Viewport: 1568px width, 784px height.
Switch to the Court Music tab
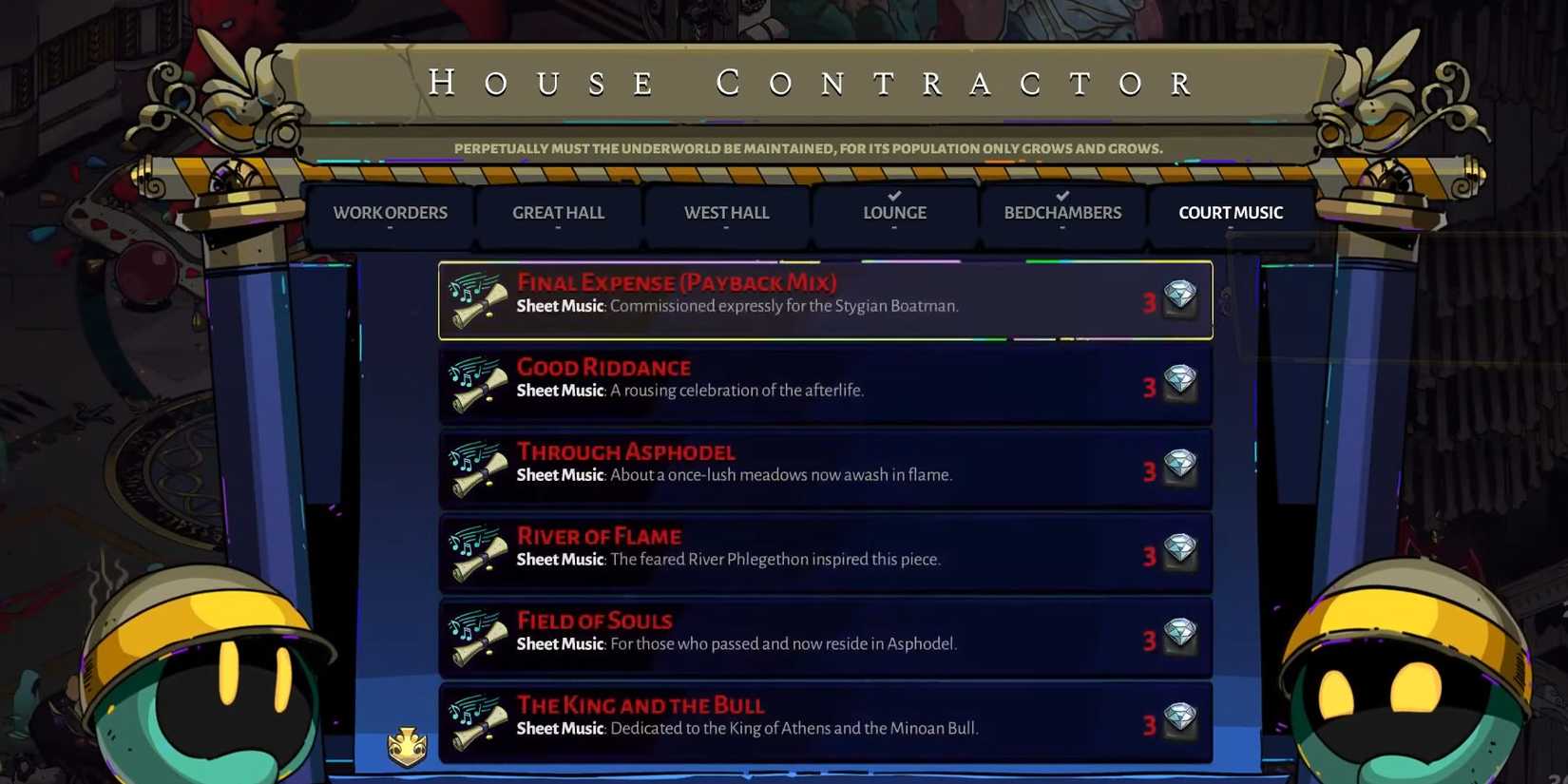(x=1231, y=213)
